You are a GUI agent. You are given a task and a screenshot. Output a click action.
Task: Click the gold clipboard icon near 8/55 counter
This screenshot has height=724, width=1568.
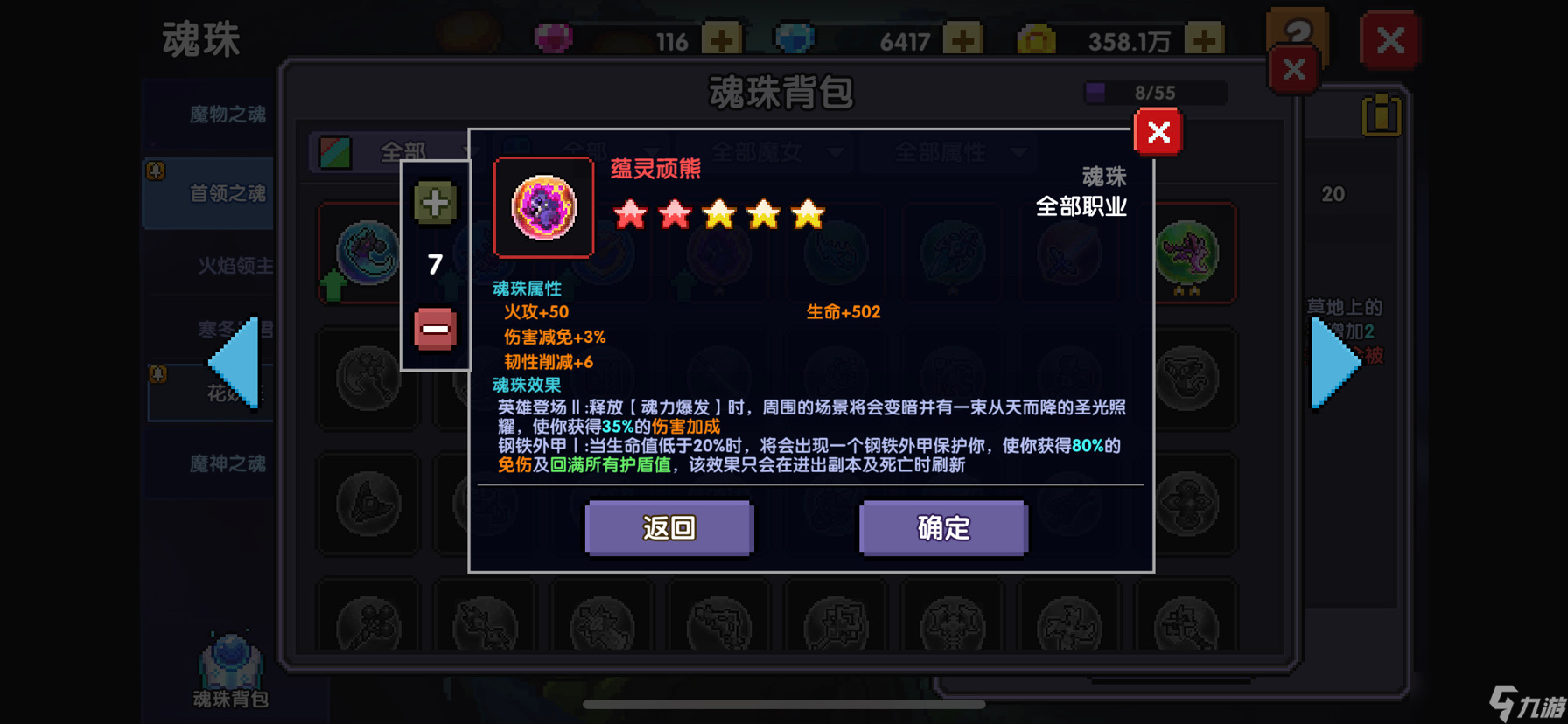click(x=1381, y=115)
